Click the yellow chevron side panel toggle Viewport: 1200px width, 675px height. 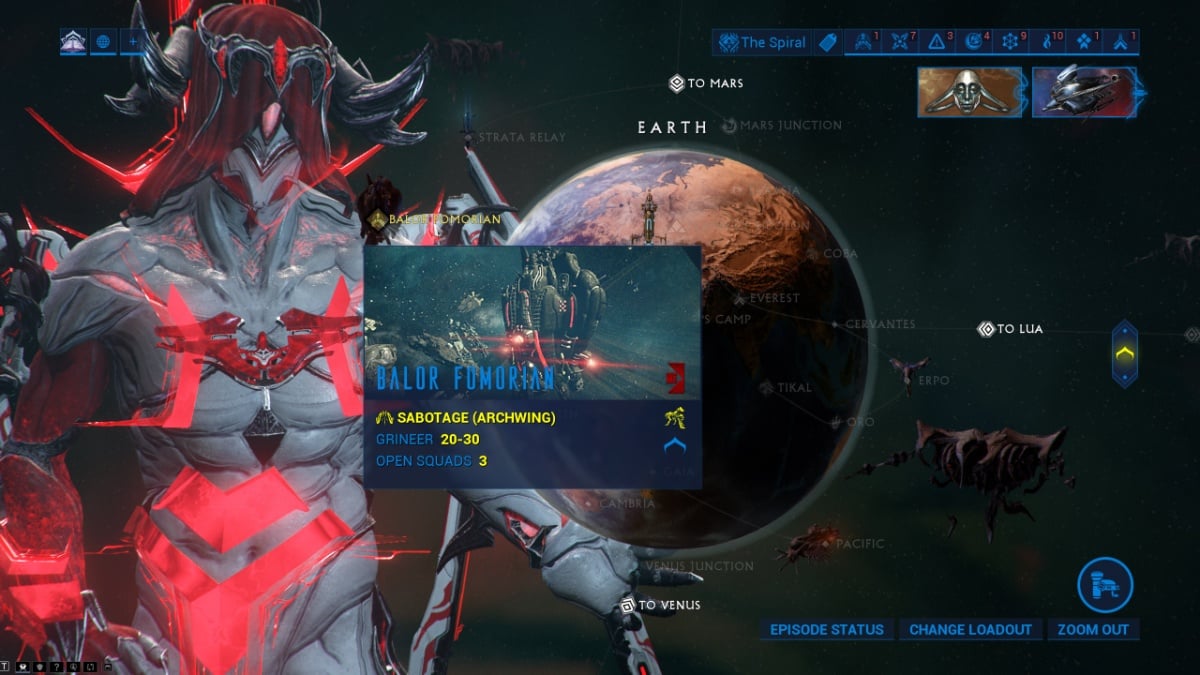point(1125,353)
